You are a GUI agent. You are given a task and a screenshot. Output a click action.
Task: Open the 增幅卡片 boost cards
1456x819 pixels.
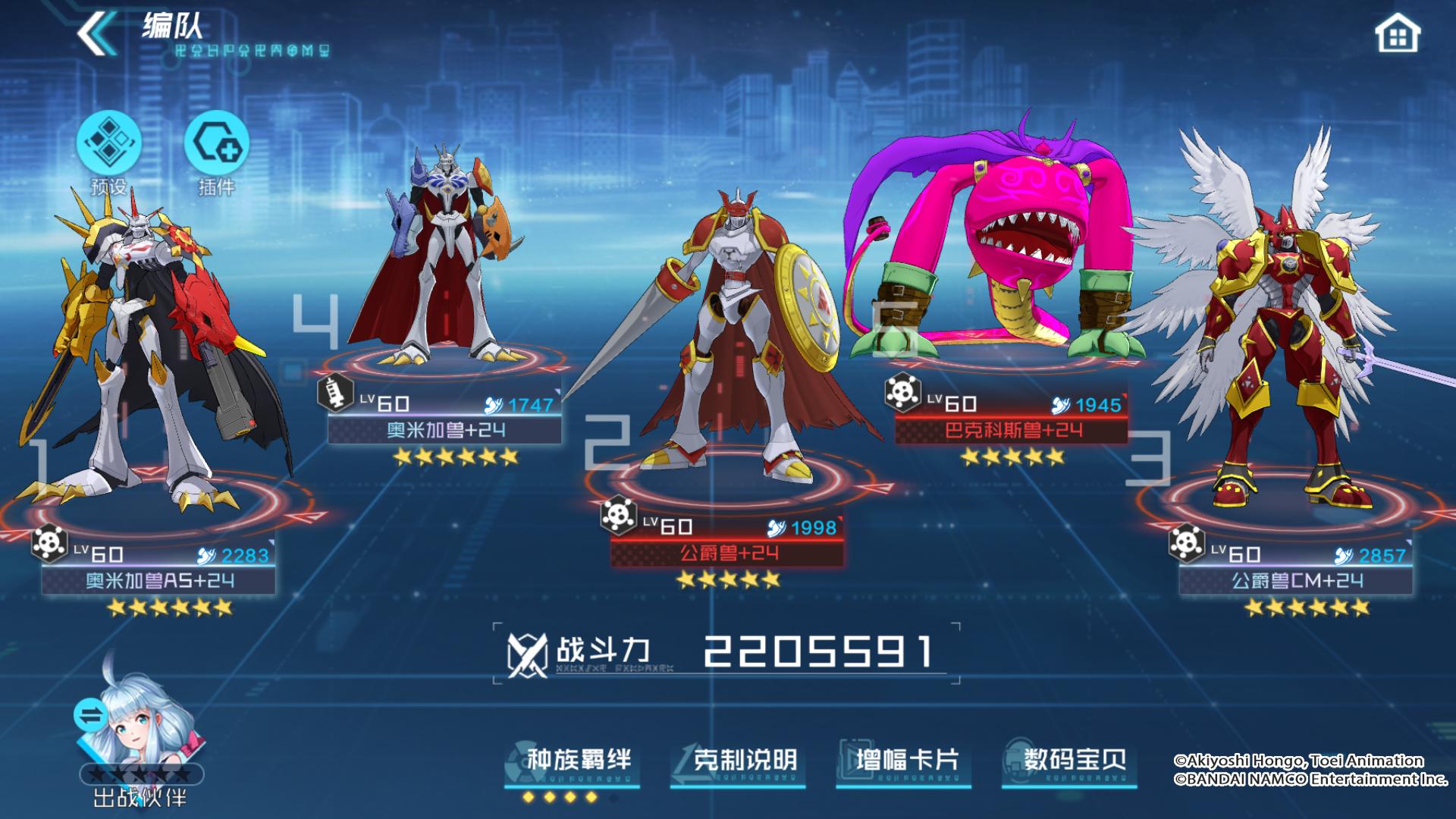[904, 761]
